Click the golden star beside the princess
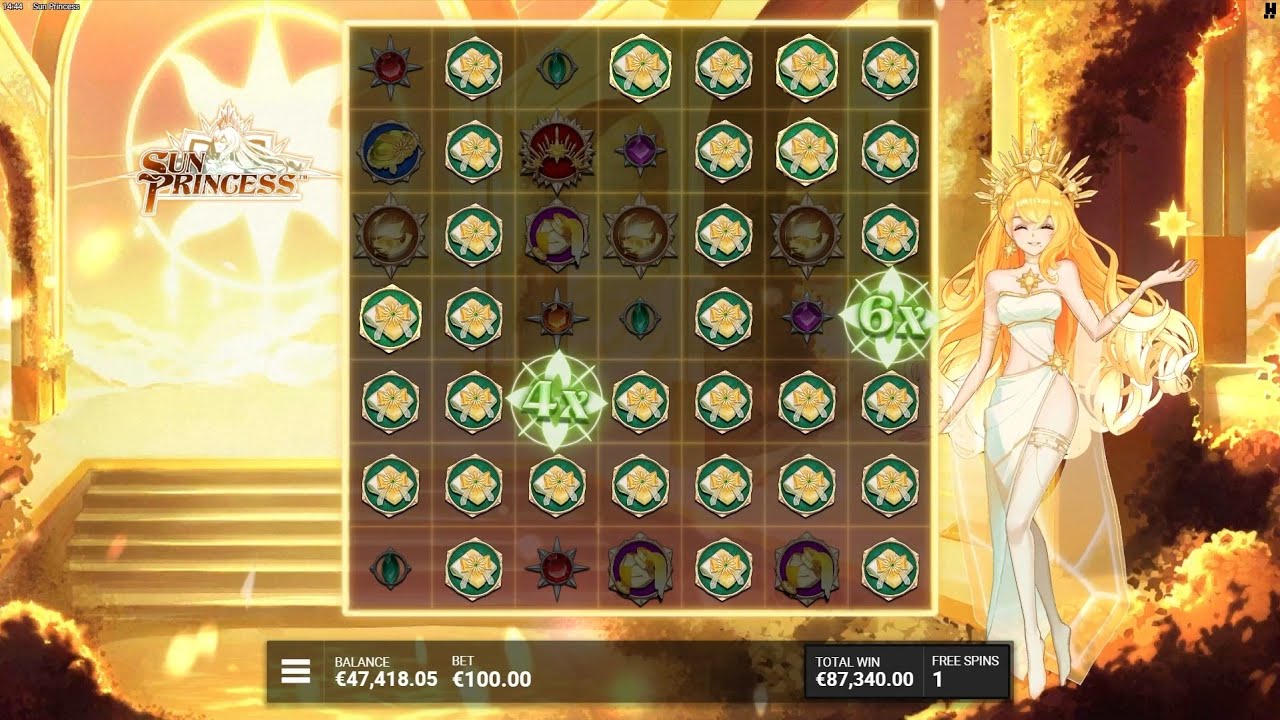This screenshot has height=720, width=1280. [1170, 222]
